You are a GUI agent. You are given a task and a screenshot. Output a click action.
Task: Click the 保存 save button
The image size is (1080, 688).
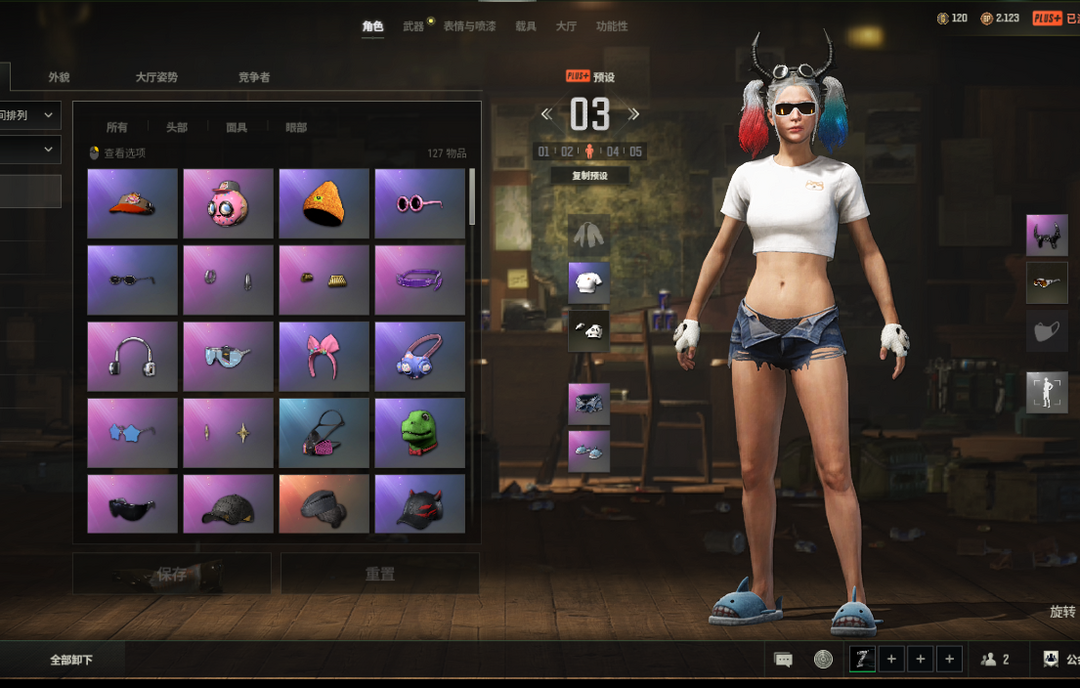click(x=172, y=574)
